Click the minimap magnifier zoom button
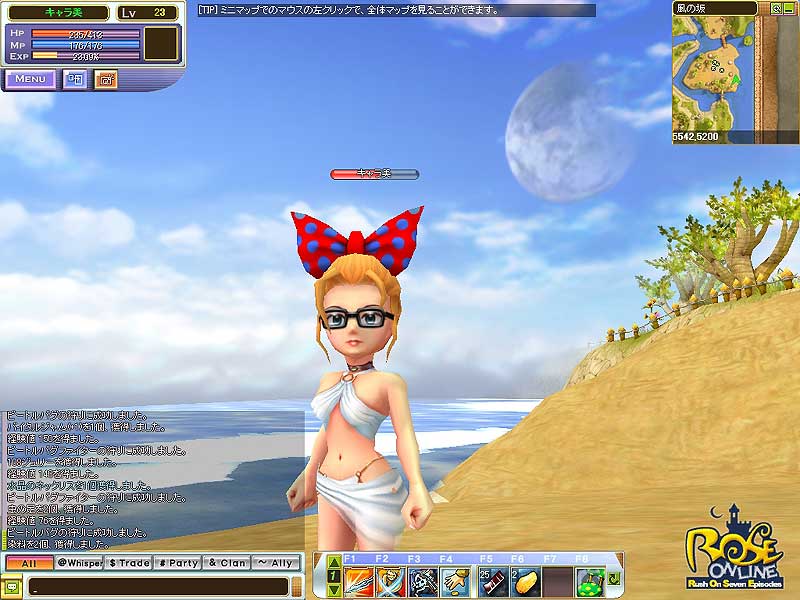800x600 pixels. click(x=776, y=7)
